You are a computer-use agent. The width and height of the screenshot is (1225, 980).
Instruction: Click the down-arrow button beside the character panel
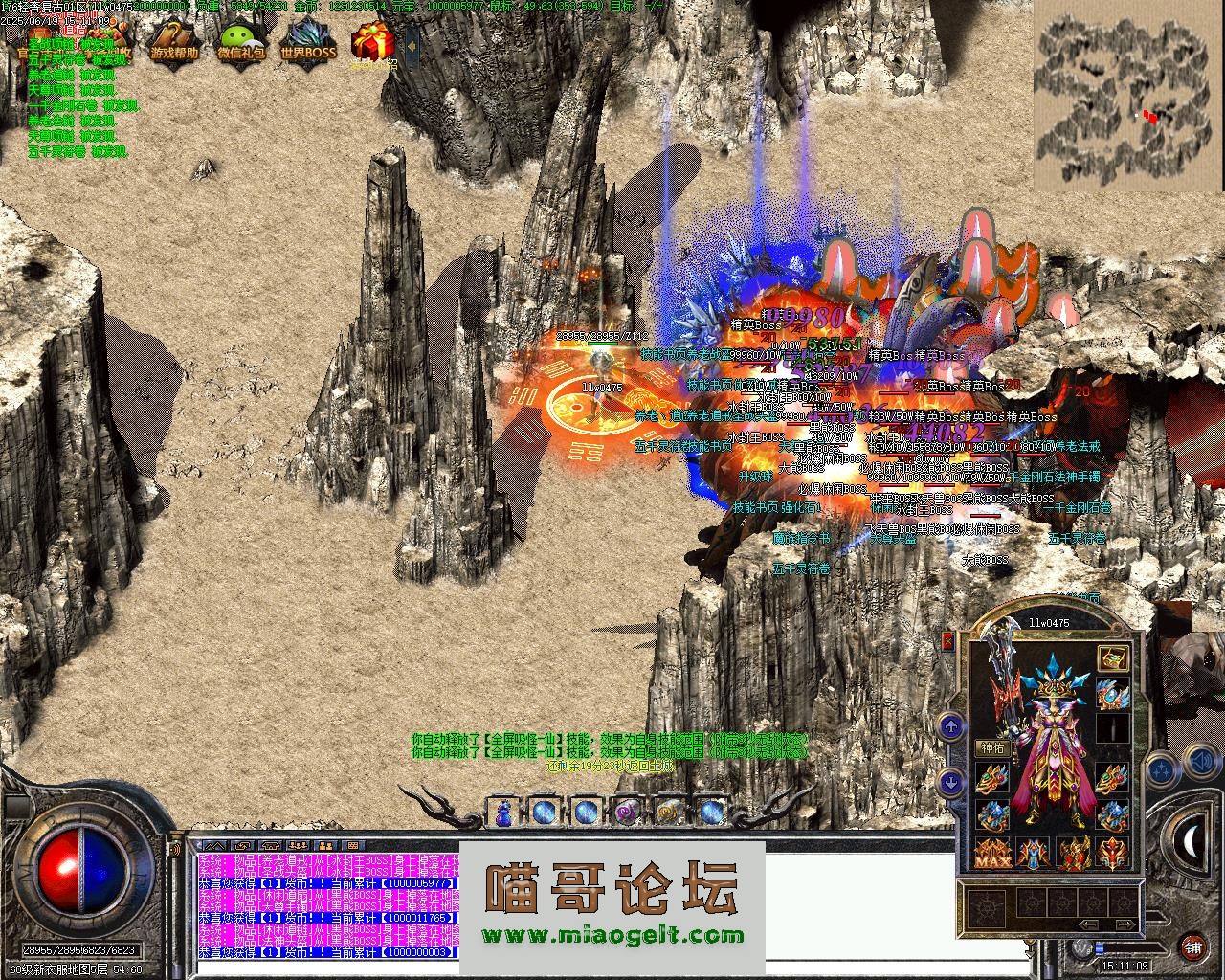coord(951,781)
